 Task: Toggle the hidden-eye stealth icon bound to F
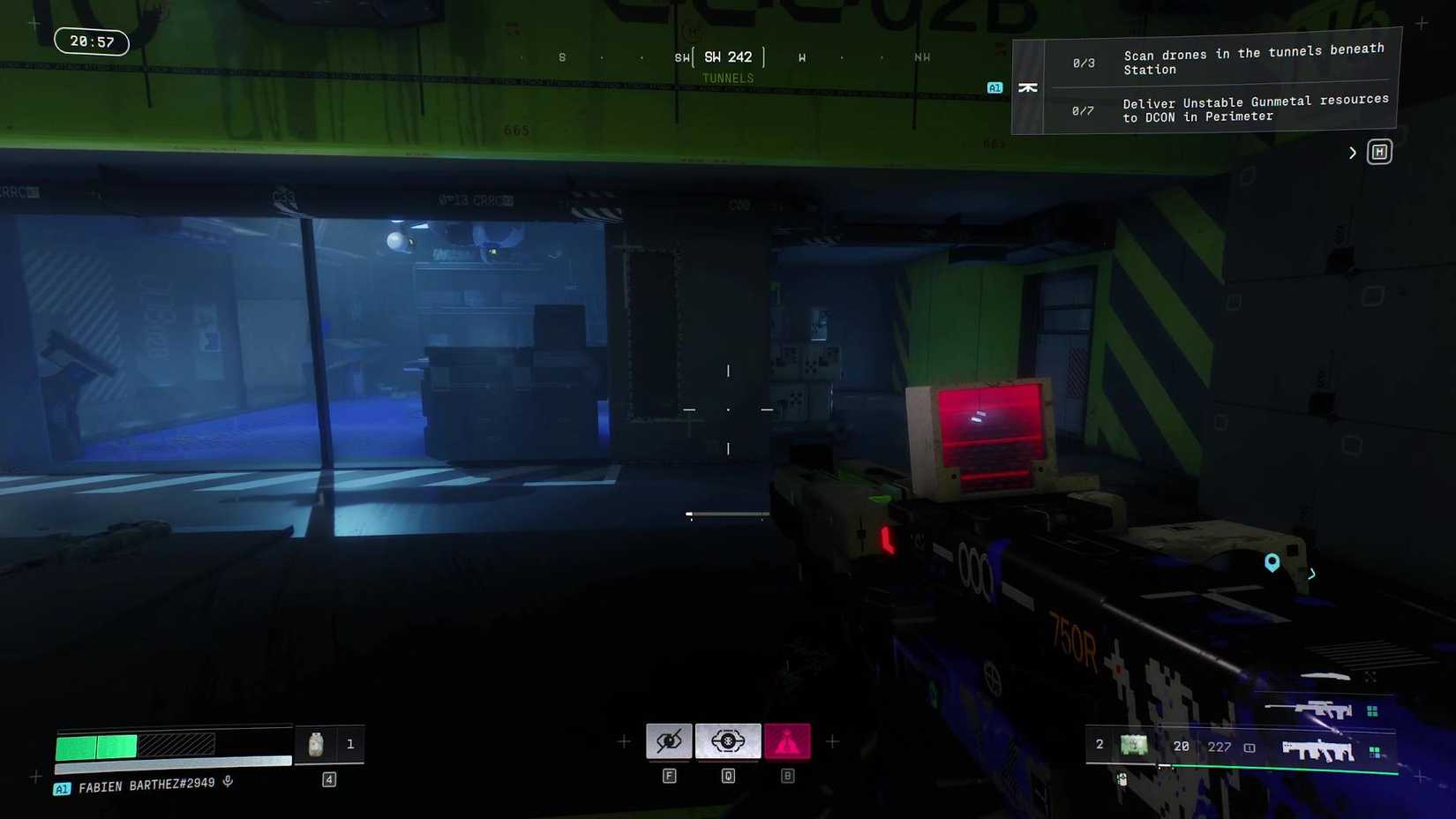(x=670, y=741)
